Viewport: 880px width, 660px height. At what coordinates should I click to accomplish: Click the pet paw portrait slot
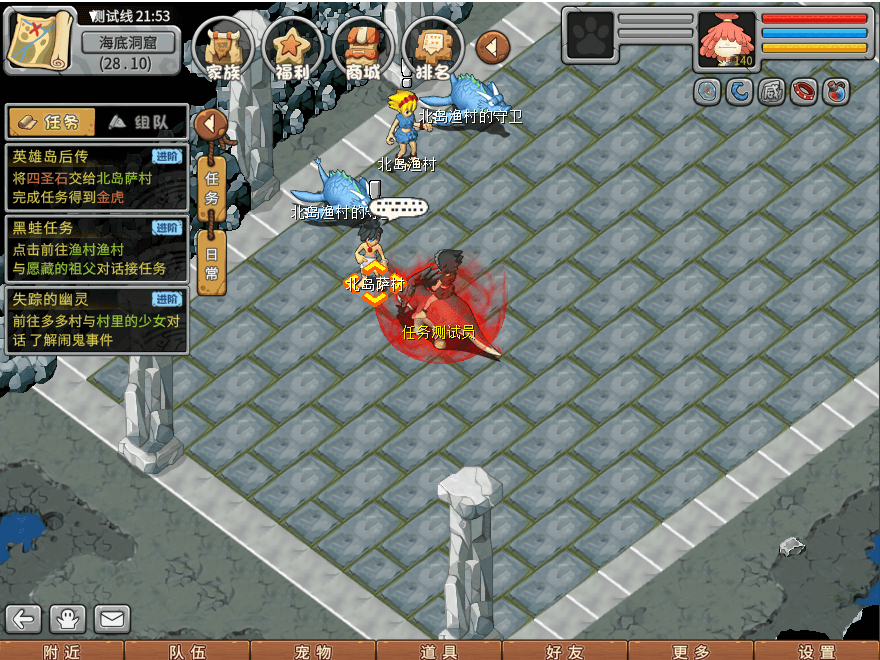(590, 35)
